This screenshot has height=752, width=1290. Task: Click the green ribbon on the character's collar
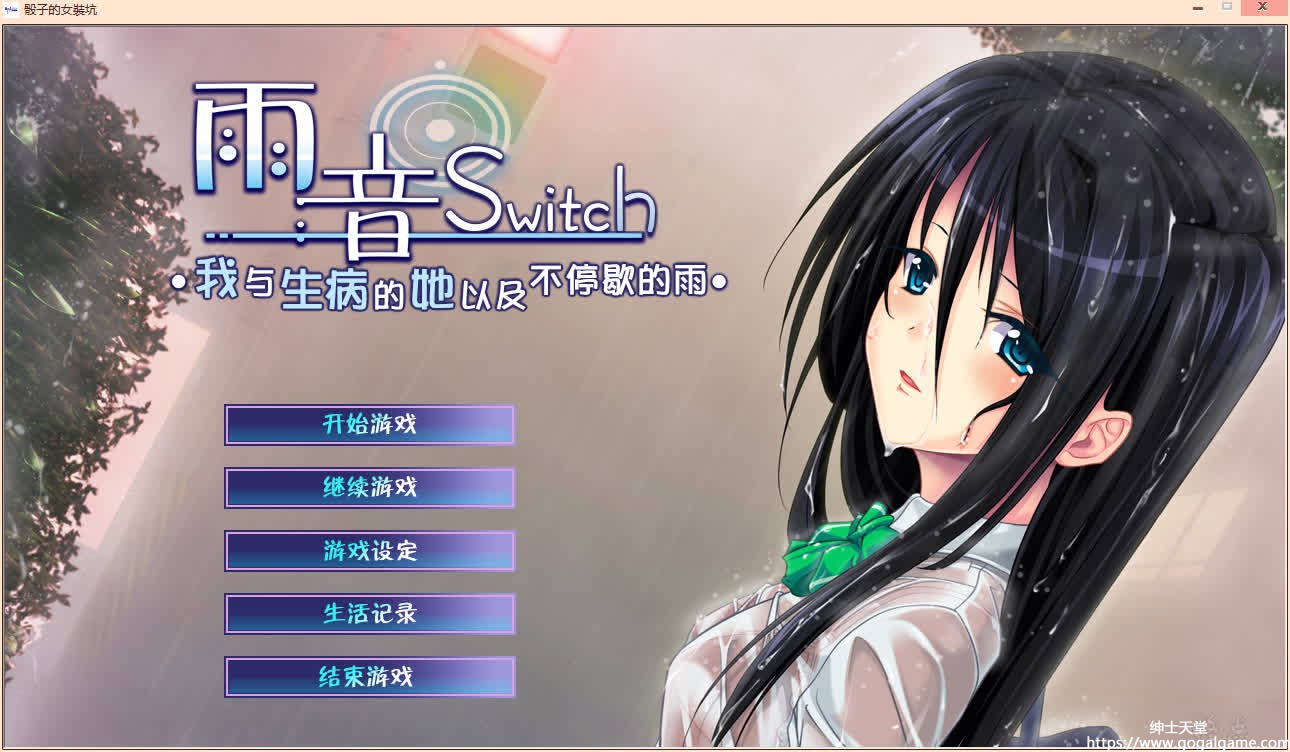pos(835,550)
